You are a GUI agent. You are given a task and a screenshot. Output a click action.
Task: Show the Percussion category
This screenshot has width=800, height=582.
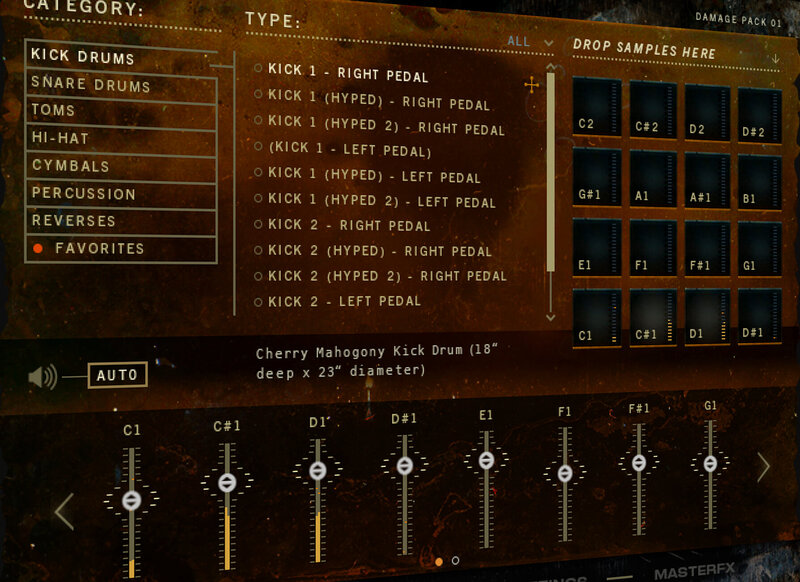tap(120, 194)
